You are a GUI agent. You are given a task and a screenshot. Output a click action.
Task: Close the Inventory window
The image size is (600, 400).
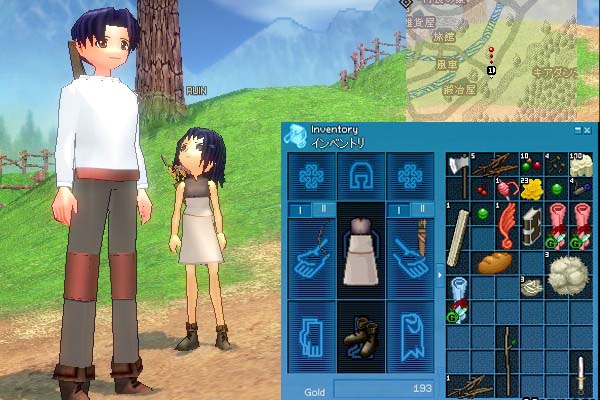pos(585,130)
